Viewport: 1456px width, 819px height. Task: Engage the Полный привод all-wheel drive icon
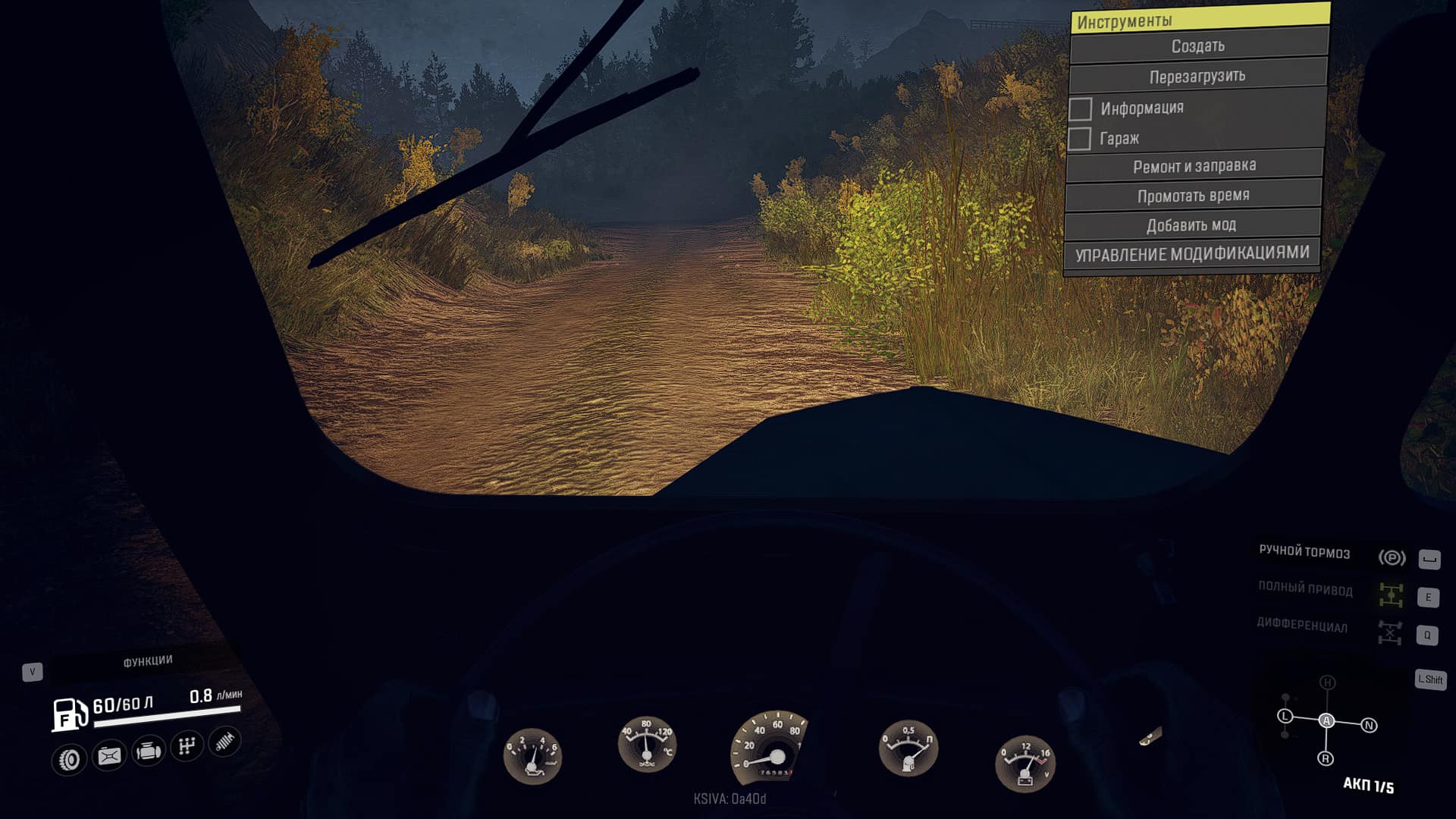click(x=1391, y=595)
